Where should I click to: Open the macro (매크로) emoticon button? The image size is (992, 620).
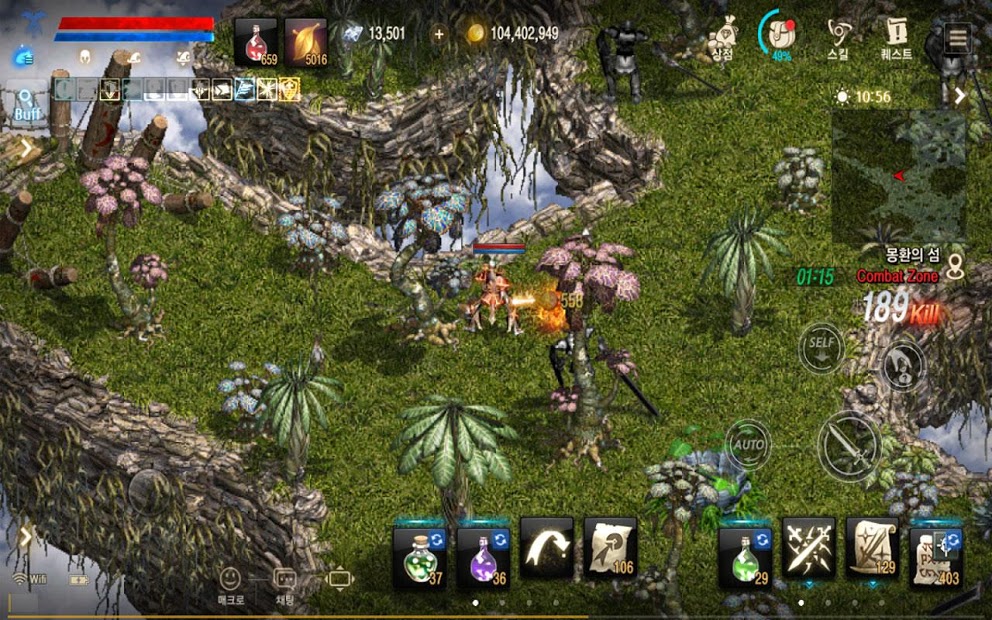point(231,582)
